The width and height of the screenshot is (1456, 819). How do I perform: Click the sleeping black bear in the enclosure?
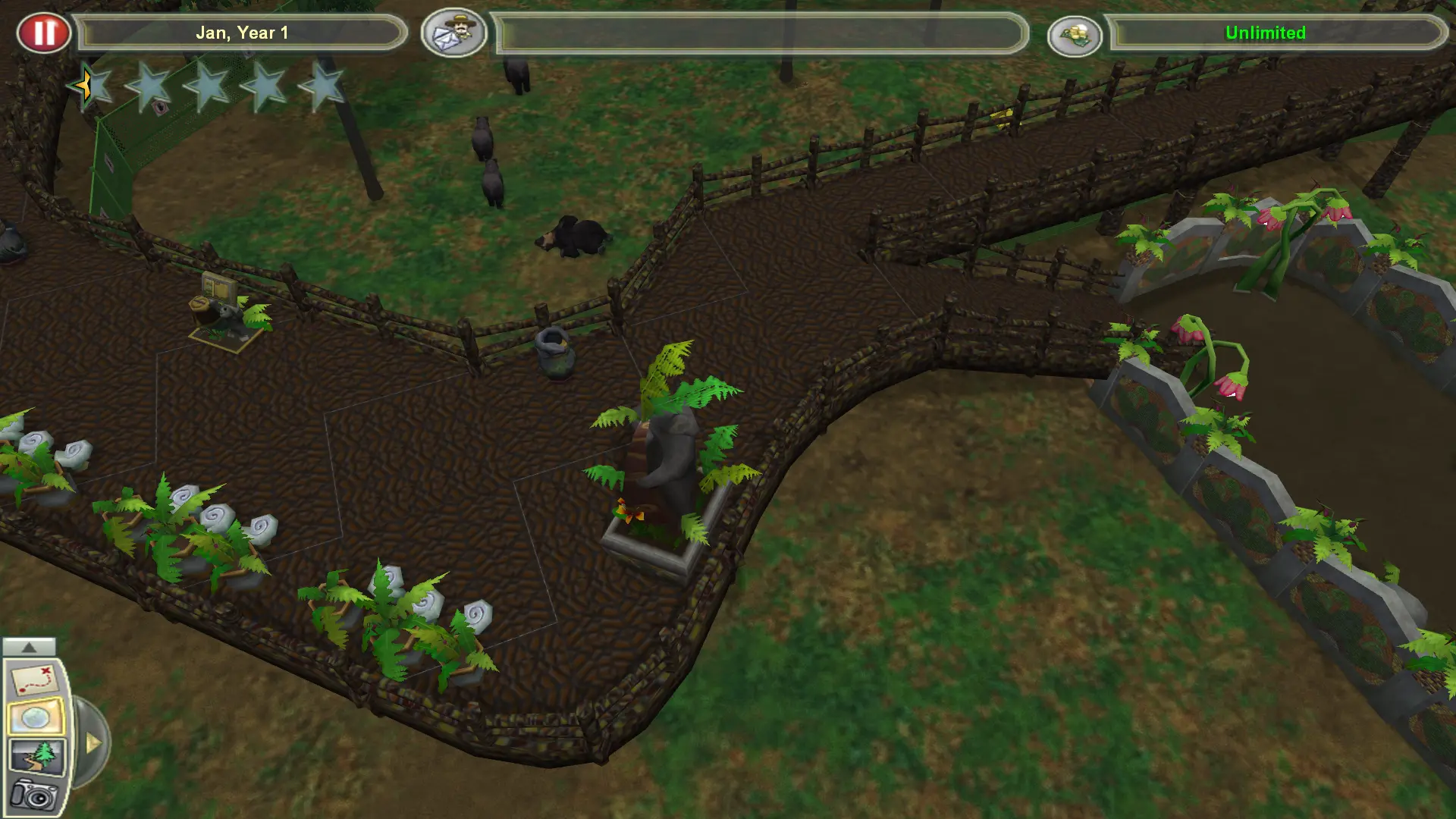click(x=576, y=235)
